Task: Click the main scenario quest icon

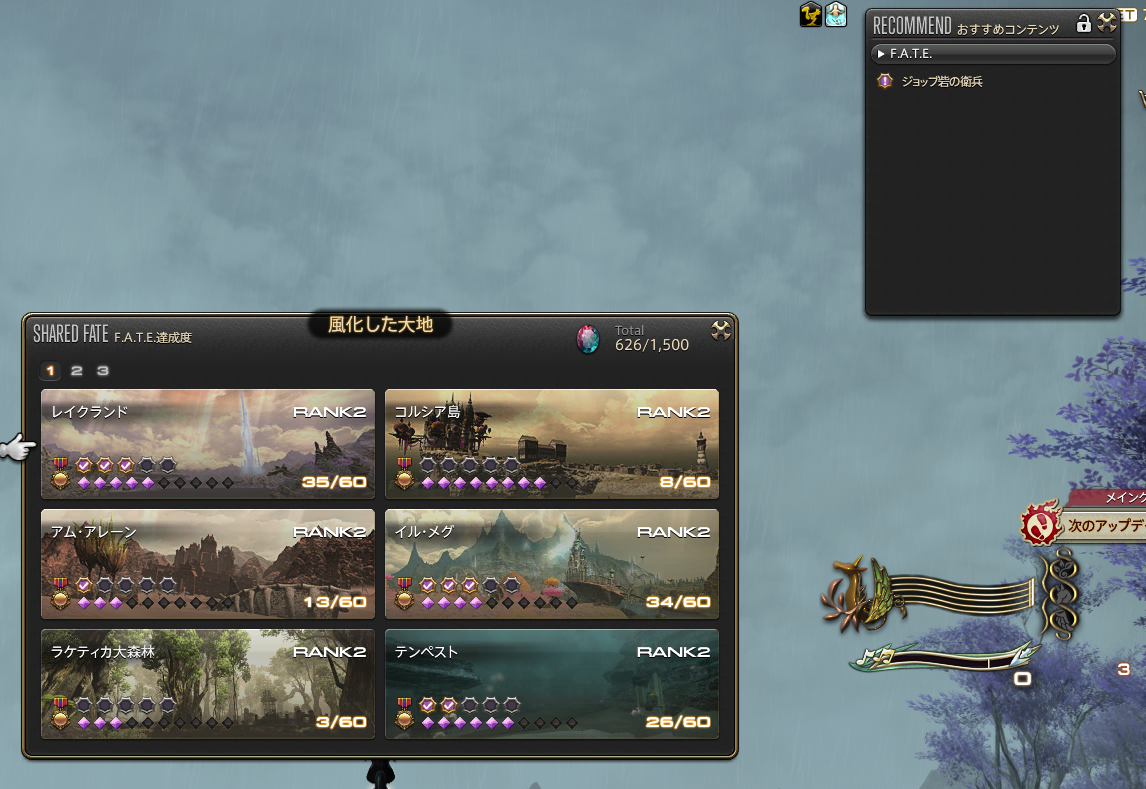Action: pos(1039,524)
